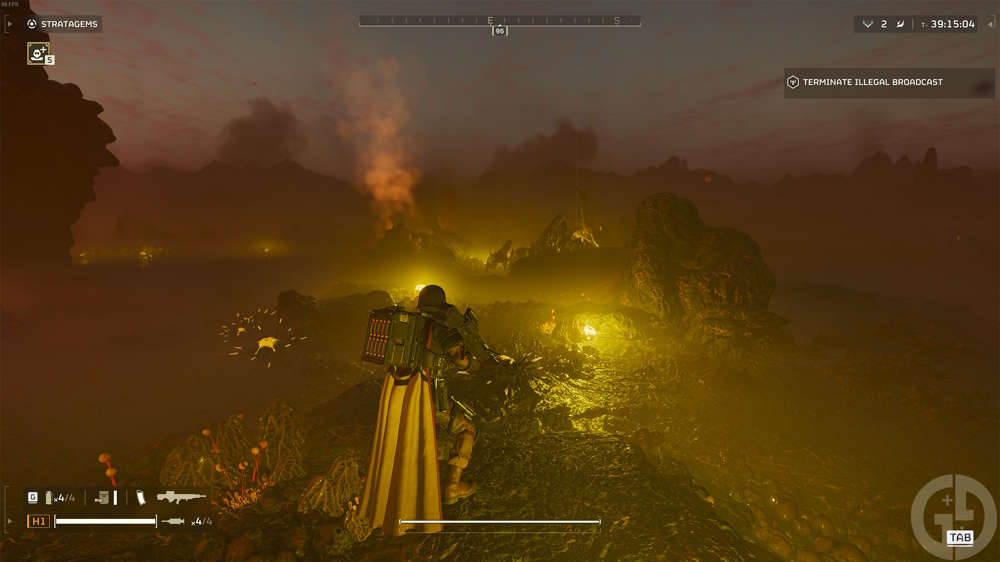Select the rifle weapon icon
The height and width of the screenshot is (562, 1000).
[x=181, y=497]
